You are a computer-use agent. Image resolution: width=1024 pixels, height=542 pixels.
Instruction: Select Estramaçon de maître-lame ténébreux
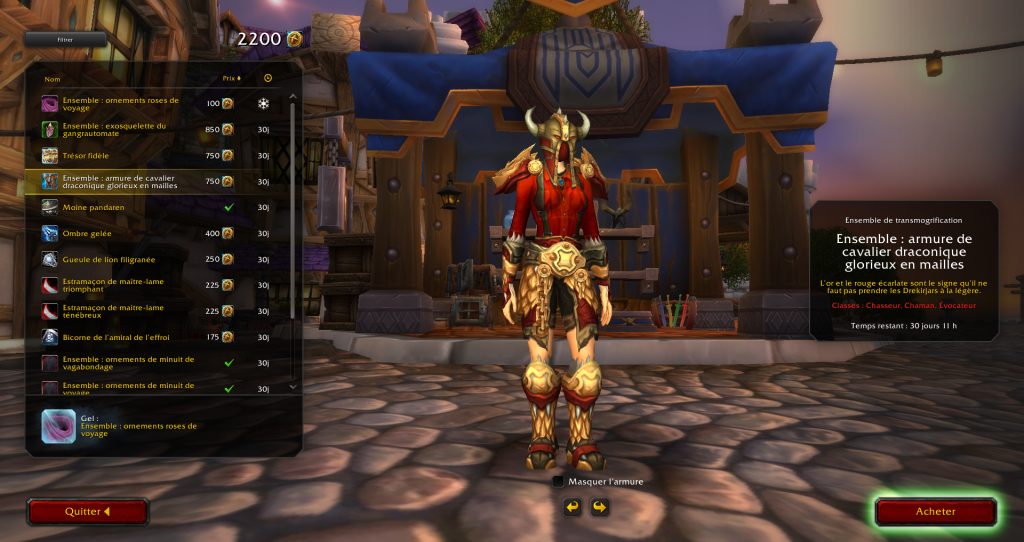140,311
